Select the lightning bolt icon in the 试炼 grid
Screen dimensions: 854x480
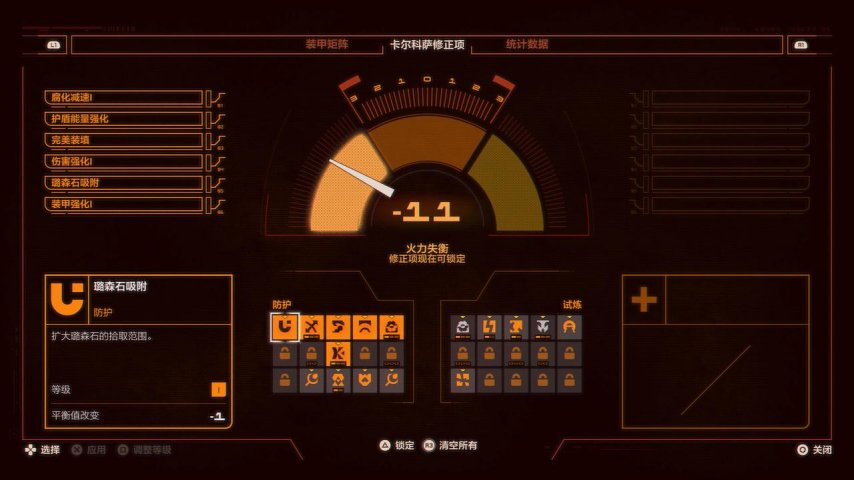pos(490,327)
